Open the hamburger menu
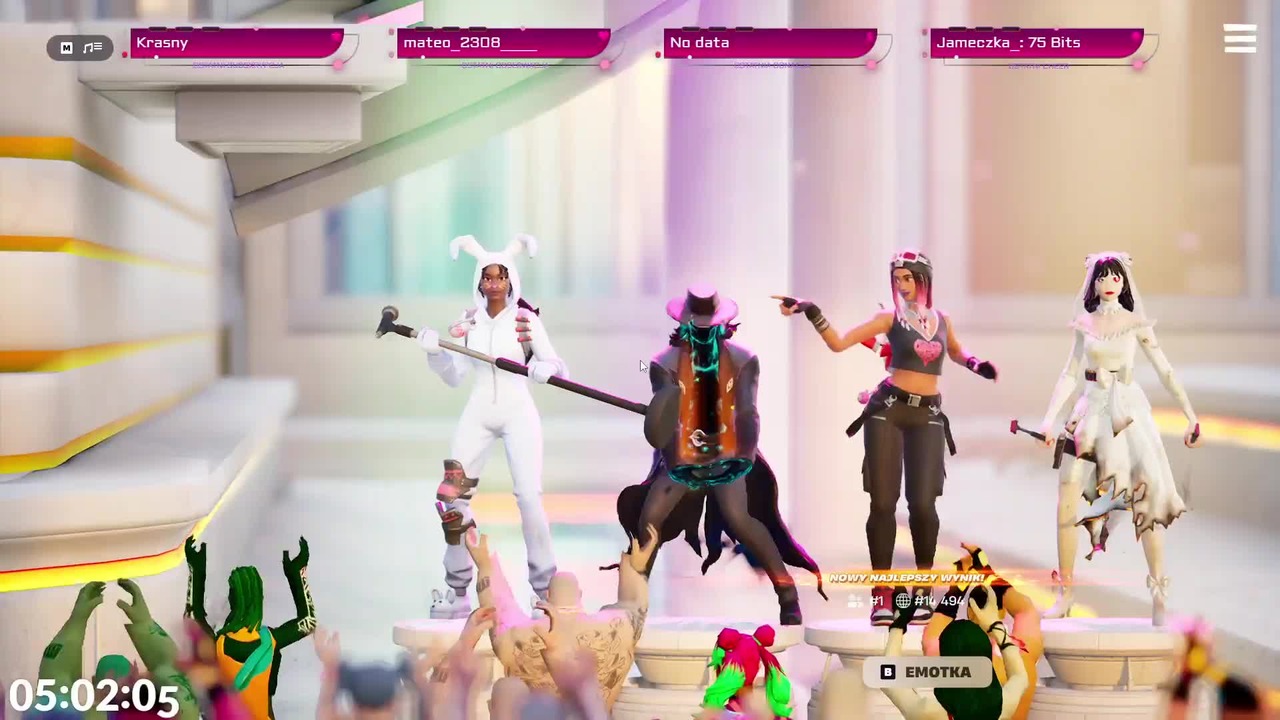This screenshot has height=720, width=1280. tap(1240, 38)
